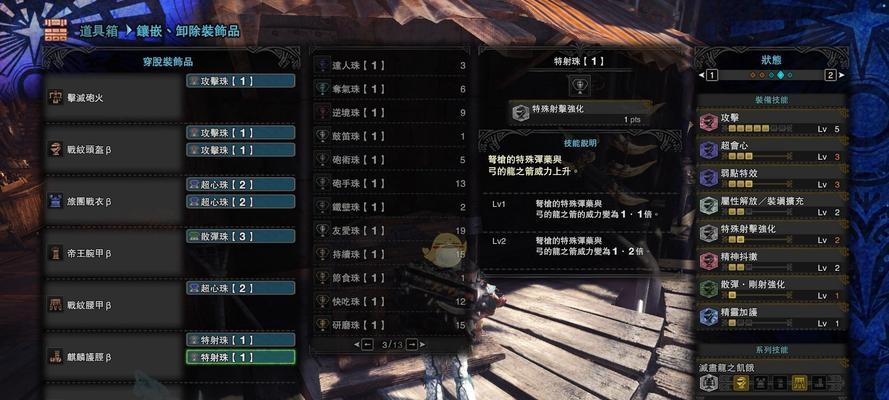
Task: Pick 逆境珠【1】 from the jewel list
Action: 392,112
